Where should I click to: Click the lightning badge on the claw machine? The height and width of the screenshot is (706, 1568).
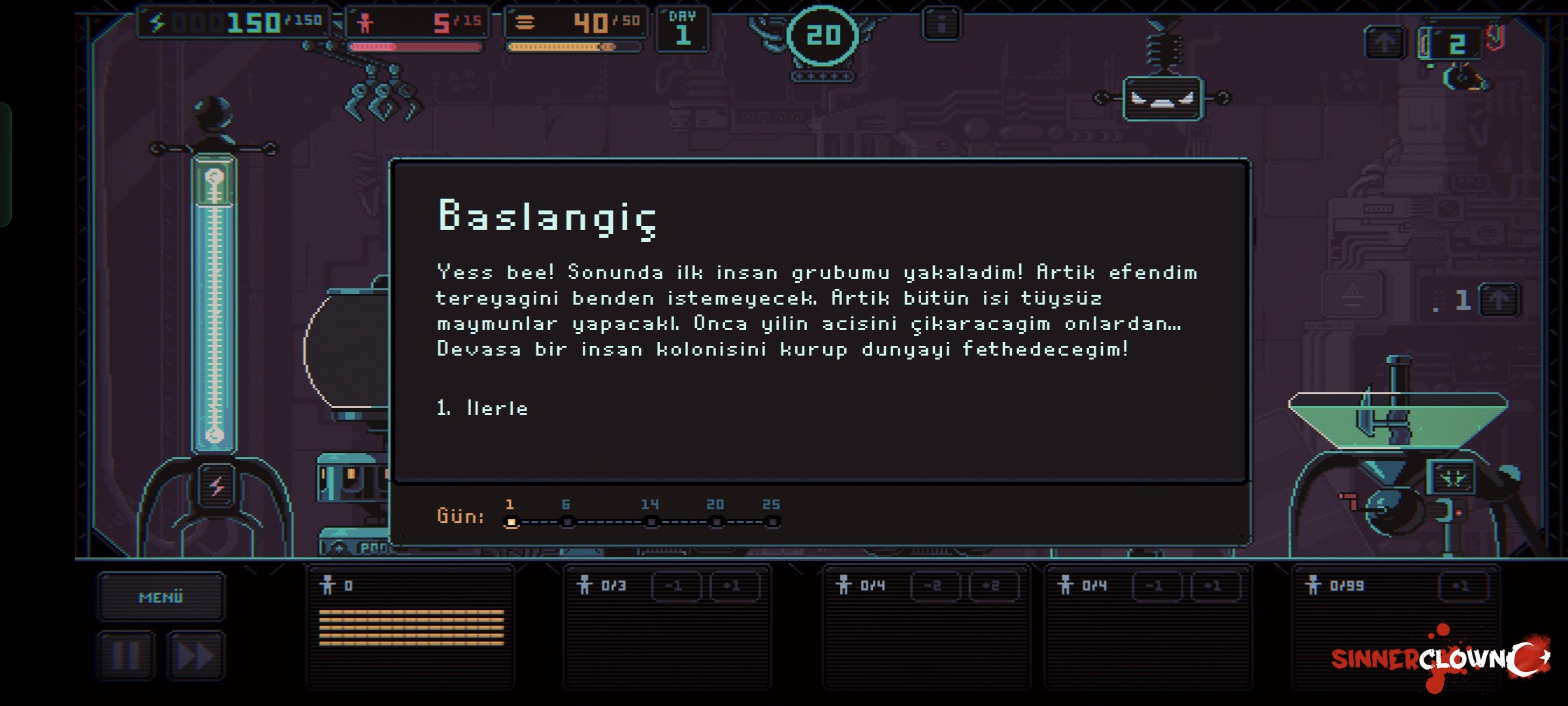(218, 486)
